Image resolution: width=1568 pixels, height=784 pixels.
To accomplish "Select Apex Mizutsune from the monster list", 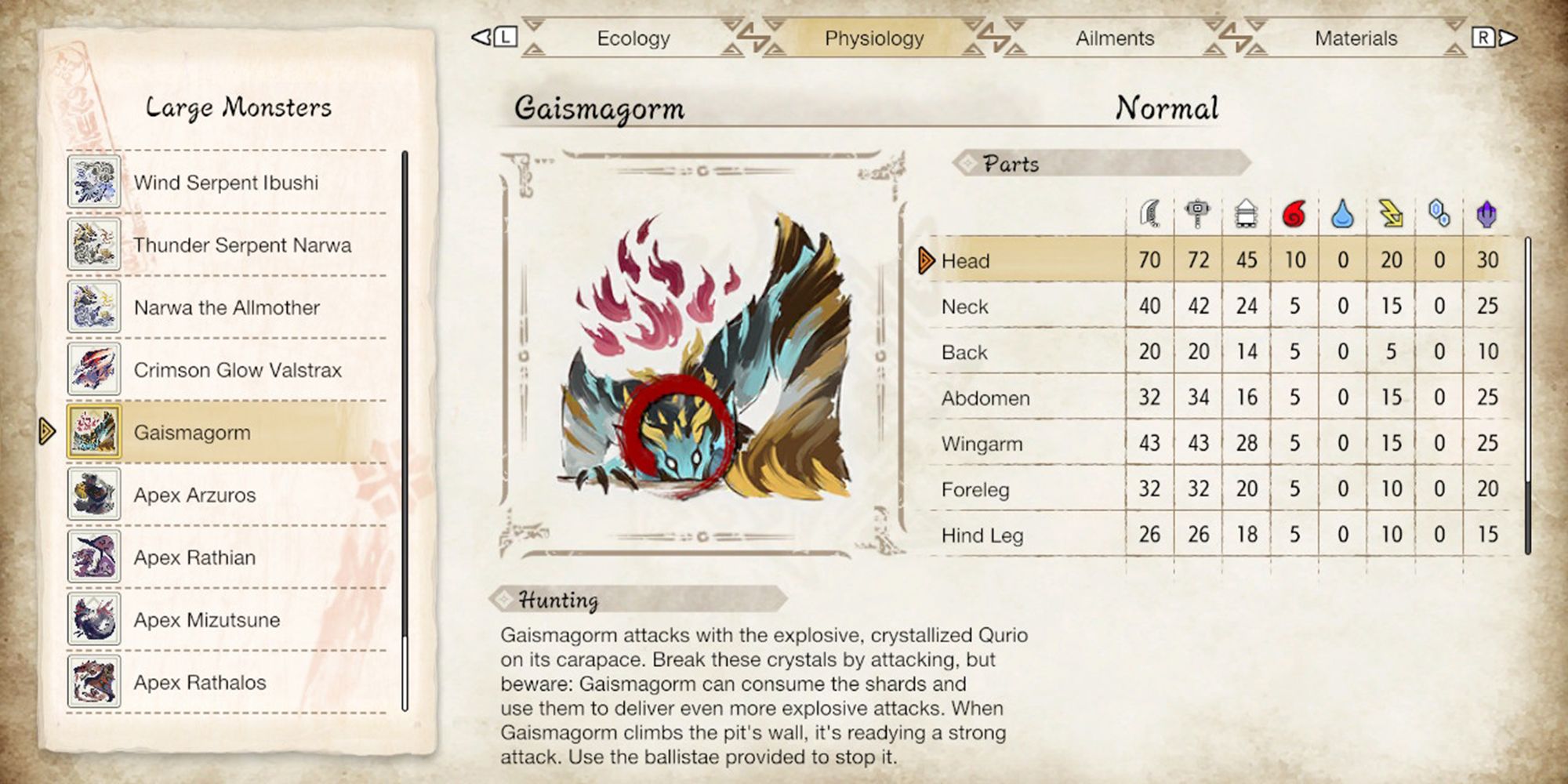I will coord(208,620).
